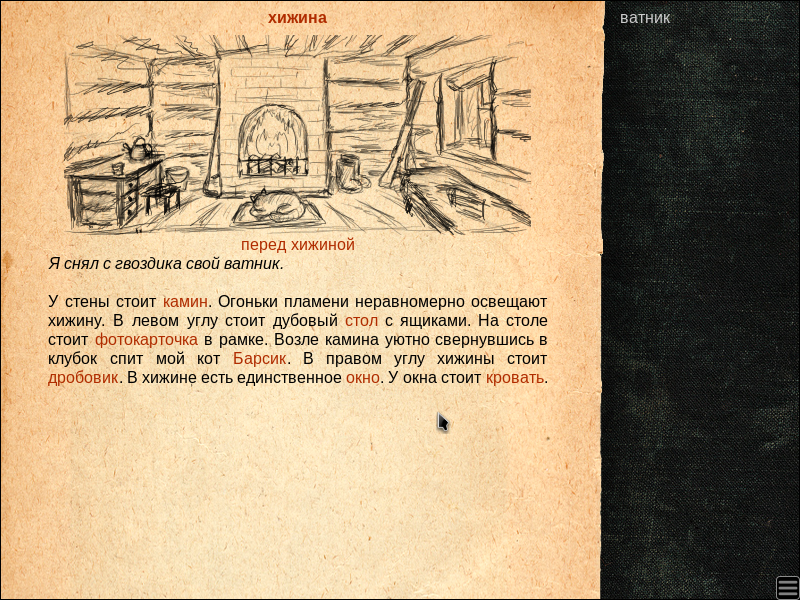The width and height of the screenshot is (800, 600).
Task: Select the 'стол' link in the description
Action: click(361, 321)
